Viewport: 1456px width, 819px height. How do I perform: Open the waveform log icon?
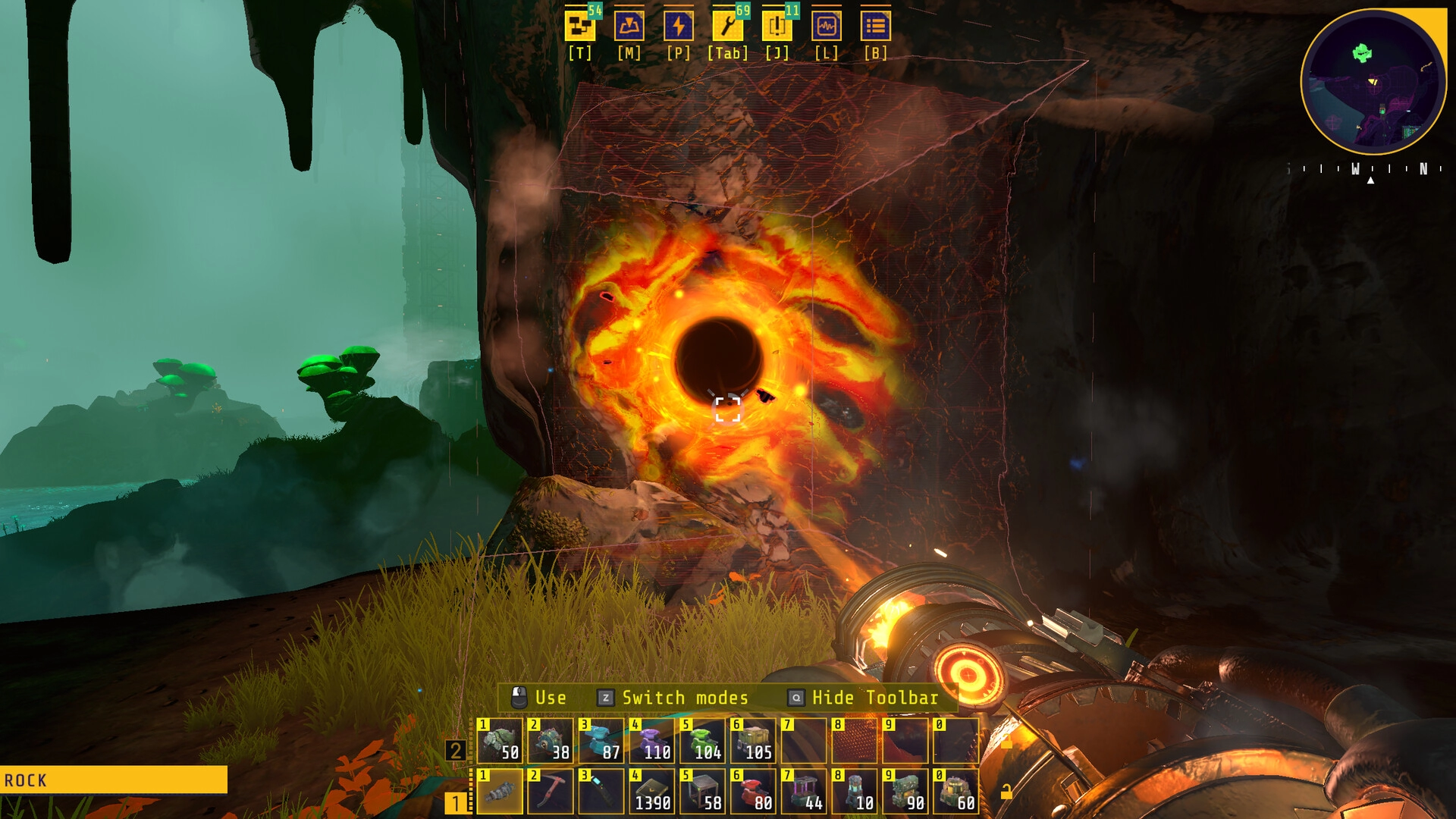pyautogui.click(x=826, y=27)
